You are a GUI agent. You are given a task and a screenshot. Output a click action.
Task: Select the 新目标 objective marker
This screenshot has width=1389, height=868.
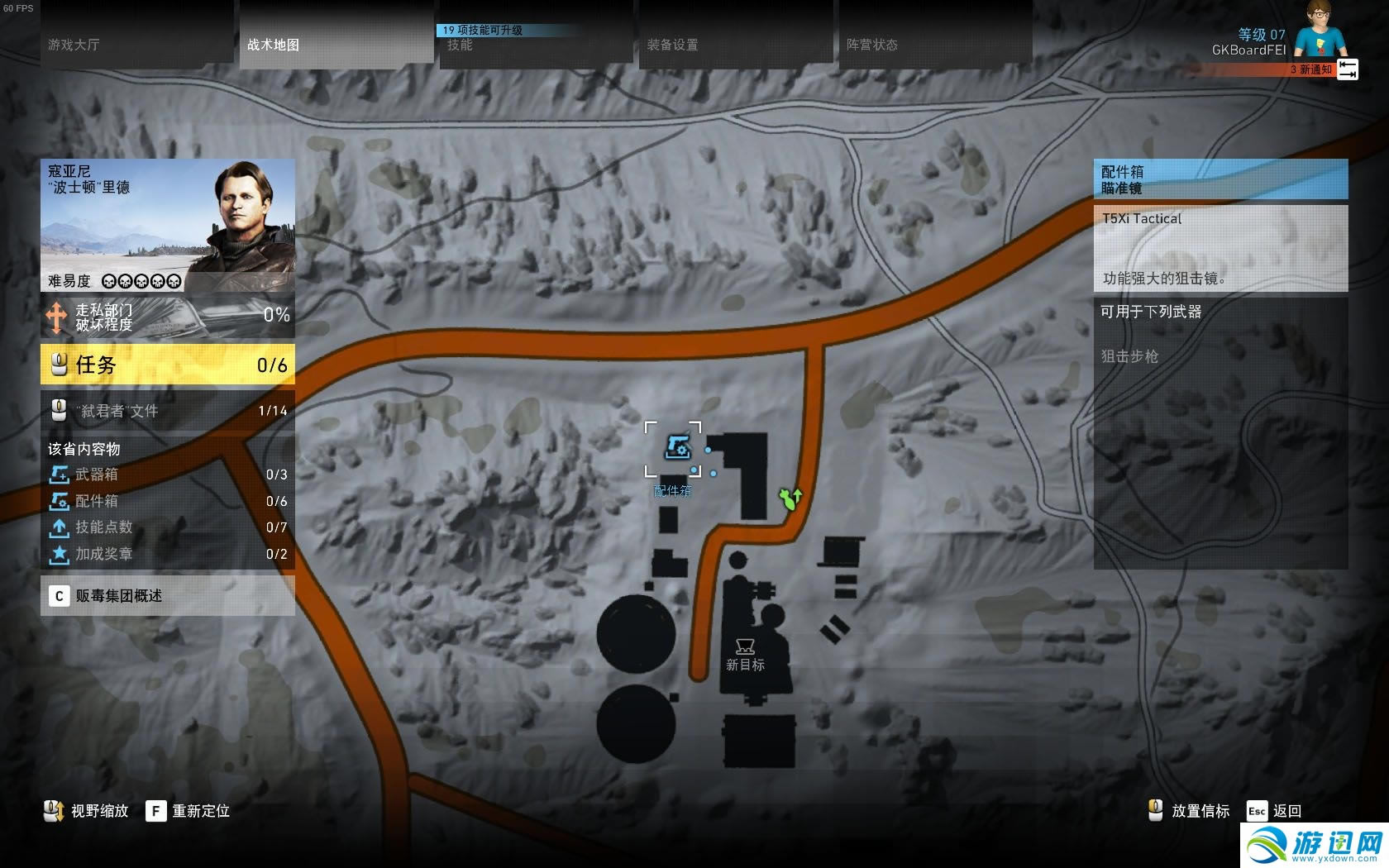click(x=745, y=647)
